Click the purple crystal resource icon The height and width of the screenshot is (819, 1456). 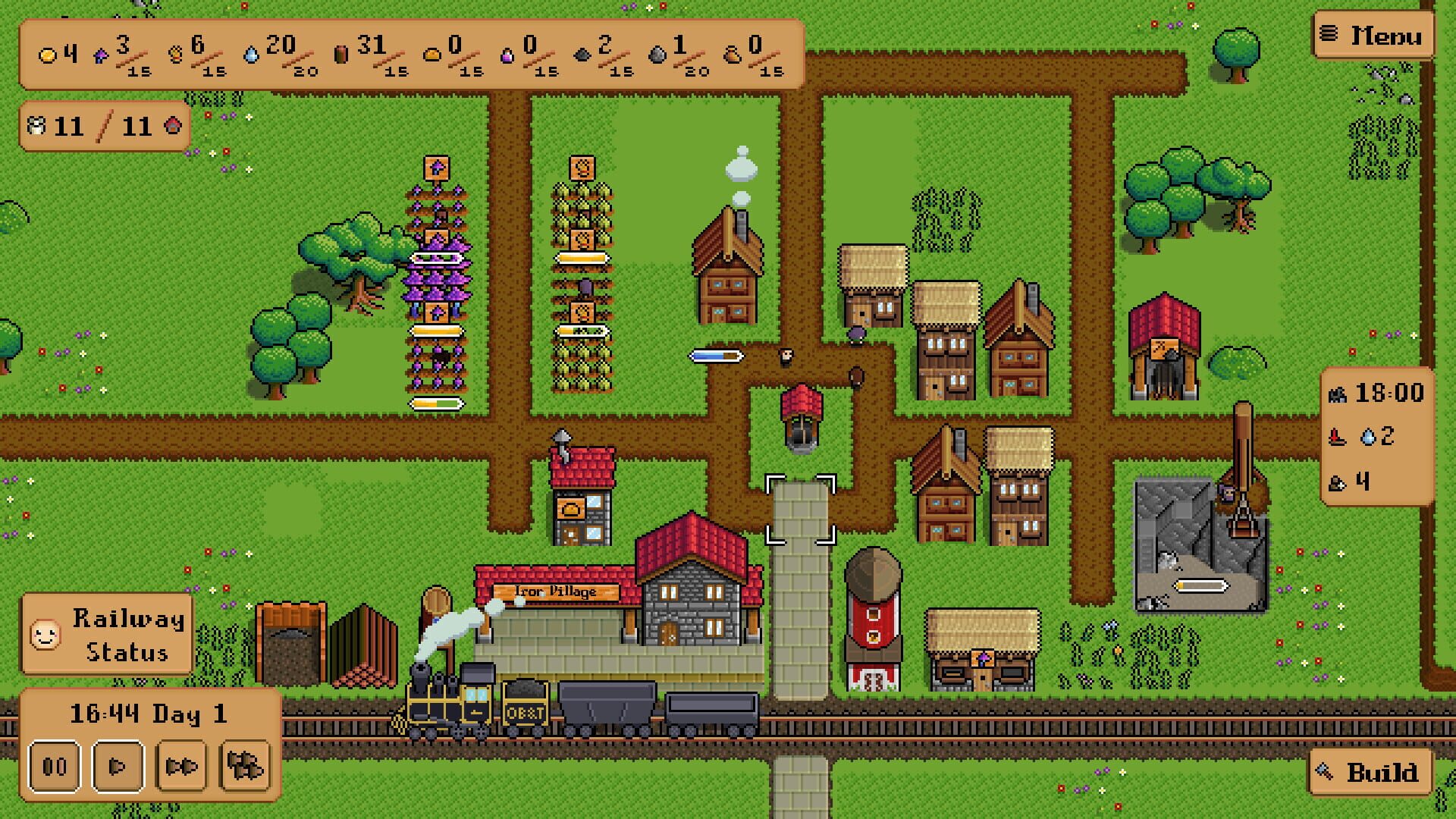(x=102, y=55)
